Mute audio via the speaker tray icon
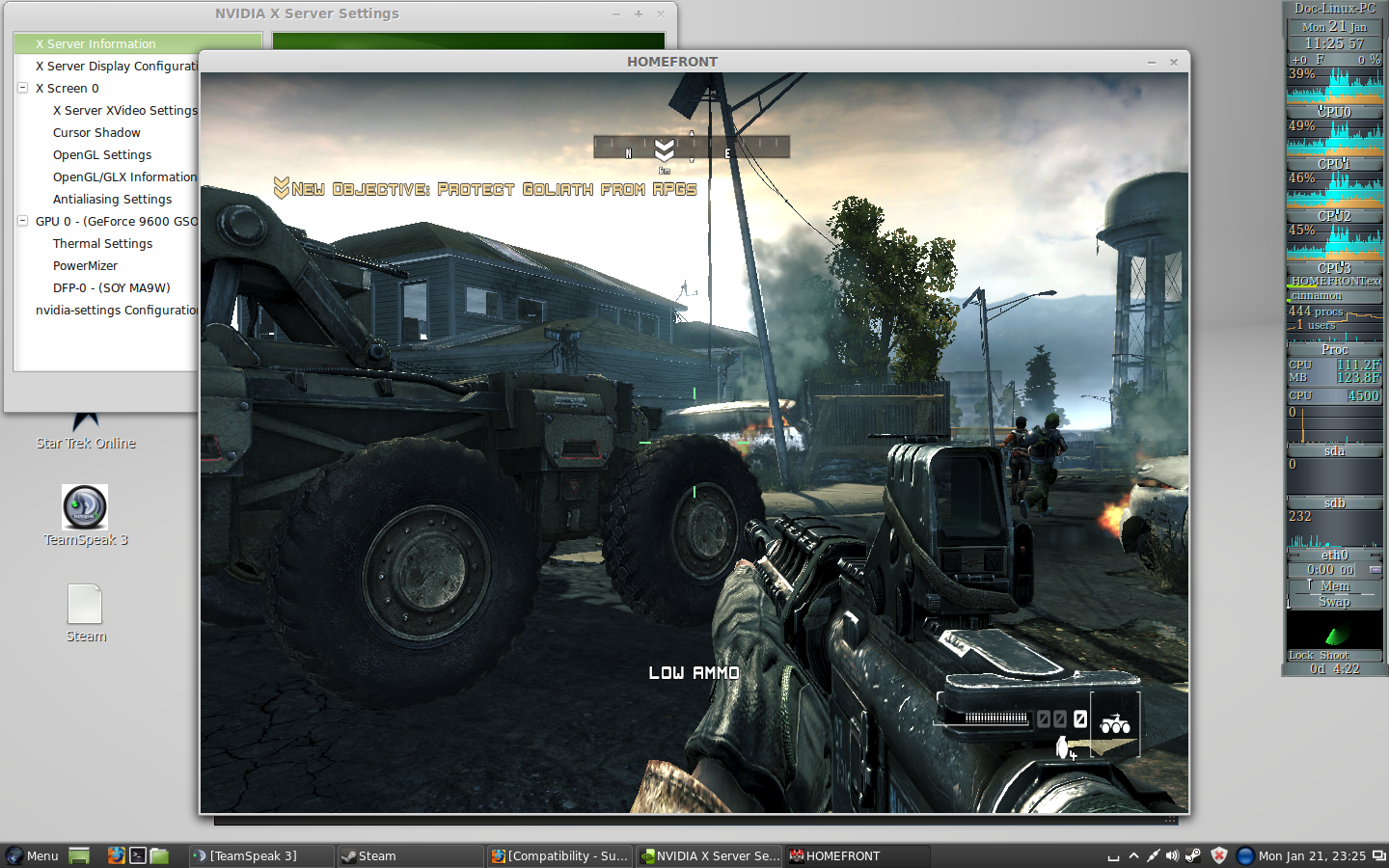 [x=1173, y=855]
